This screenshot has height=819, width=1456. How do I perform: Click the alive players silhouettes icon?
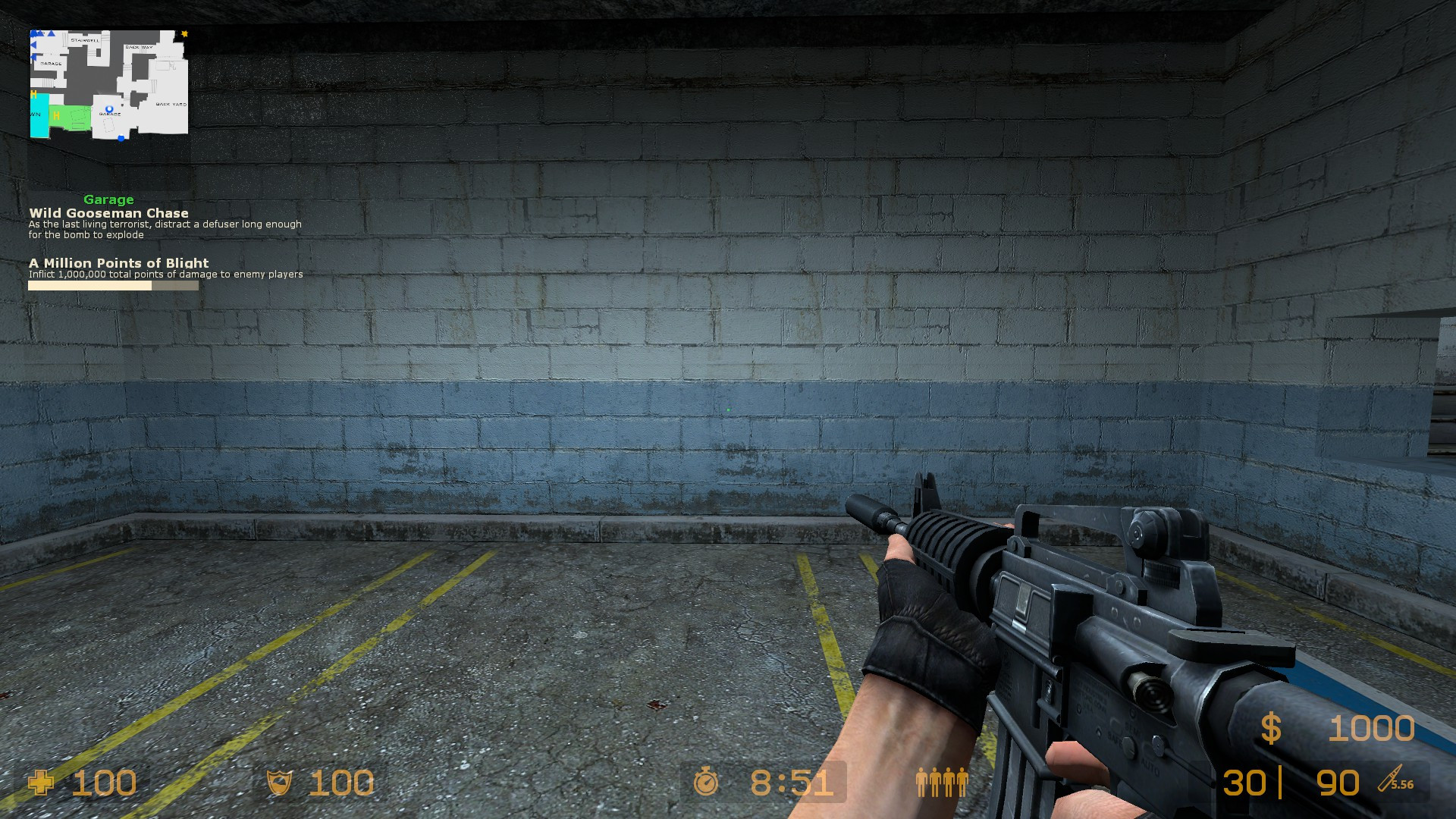pos(943,781)
